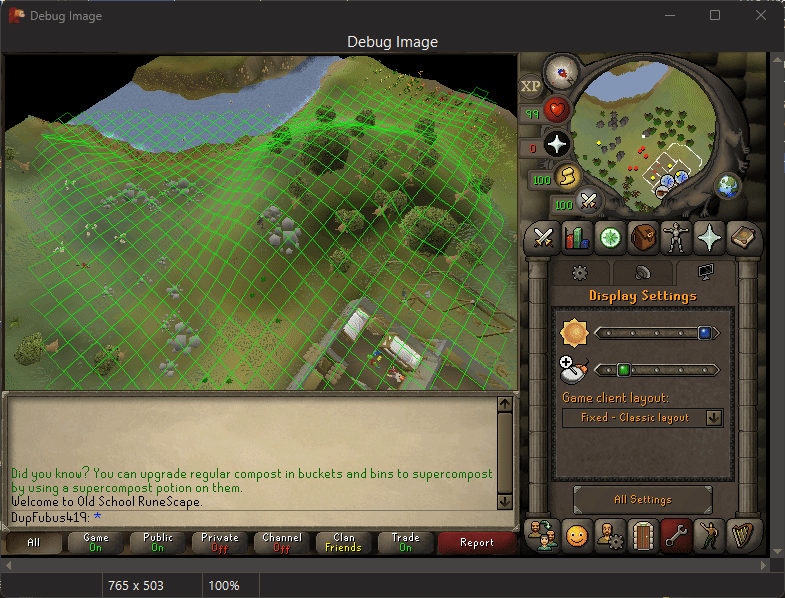Open the Spellbook magic tab
Screen dimensions: 785x598
[x=744, y=239]
